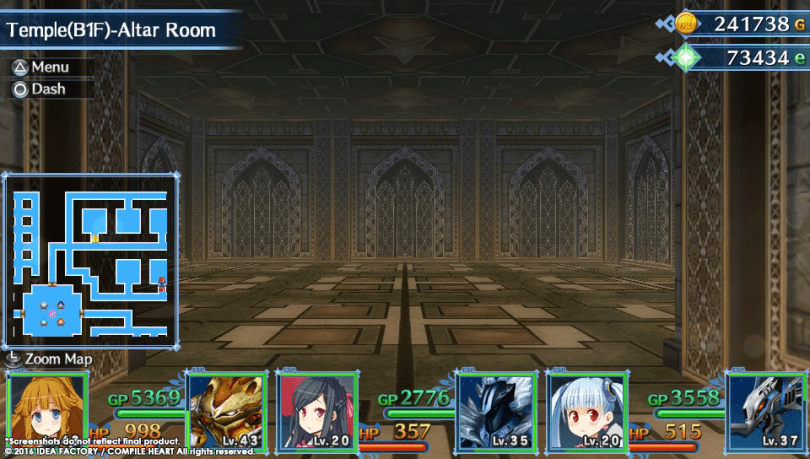Select the blonde girl's portrait
Screen dimensions: 810x459
click(47, 410)
